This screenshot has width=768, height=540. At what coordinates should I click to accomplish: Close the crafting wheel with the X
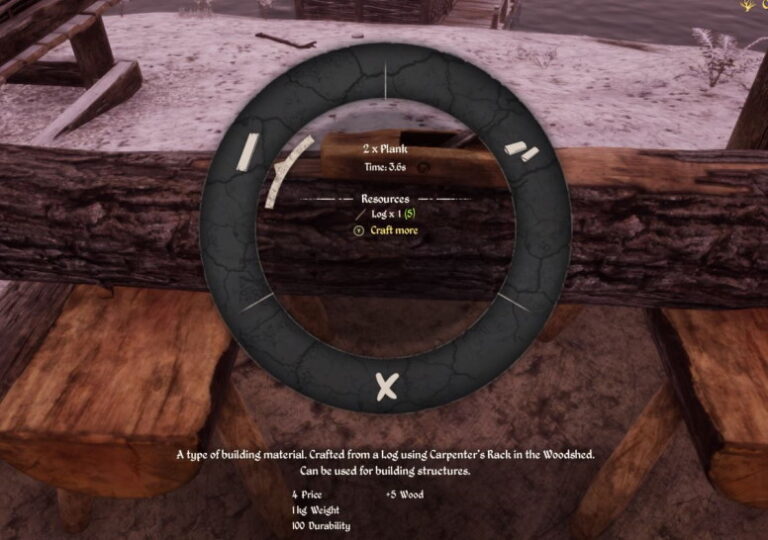[386, 386]
